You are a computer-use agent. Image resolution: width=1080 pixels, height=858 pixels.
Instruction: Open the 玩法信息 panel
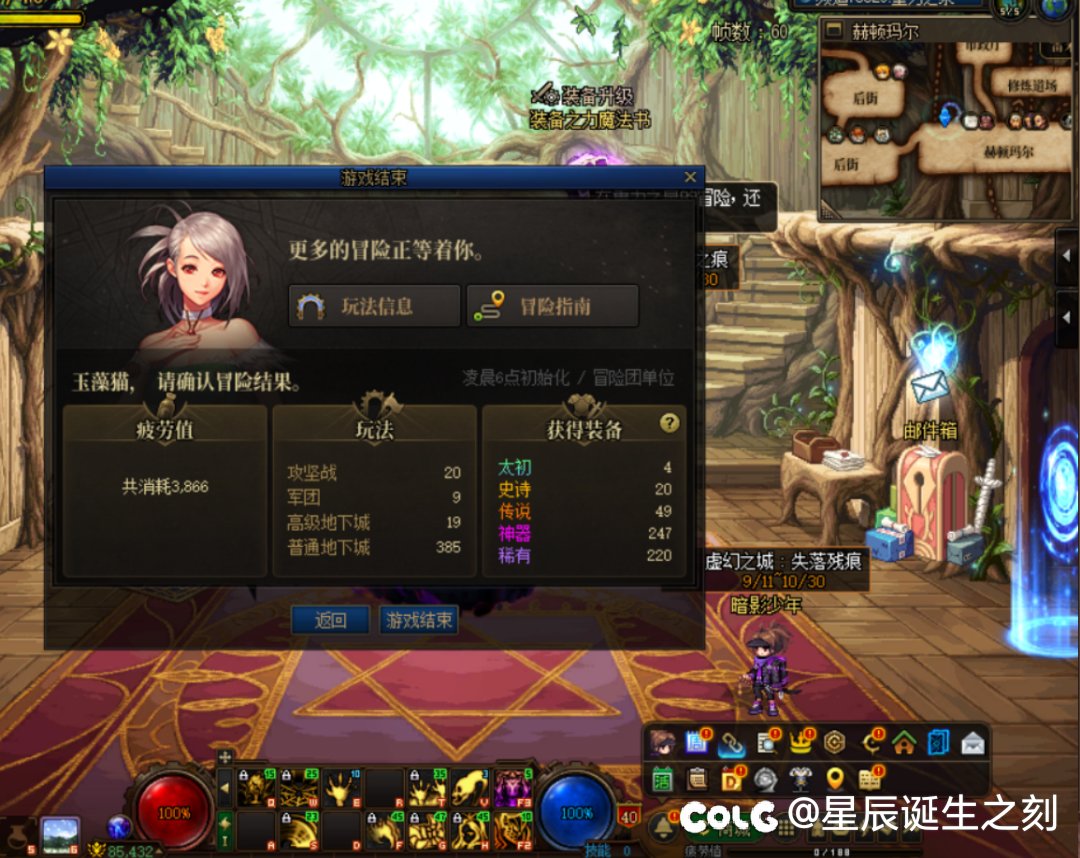(375, 306)
